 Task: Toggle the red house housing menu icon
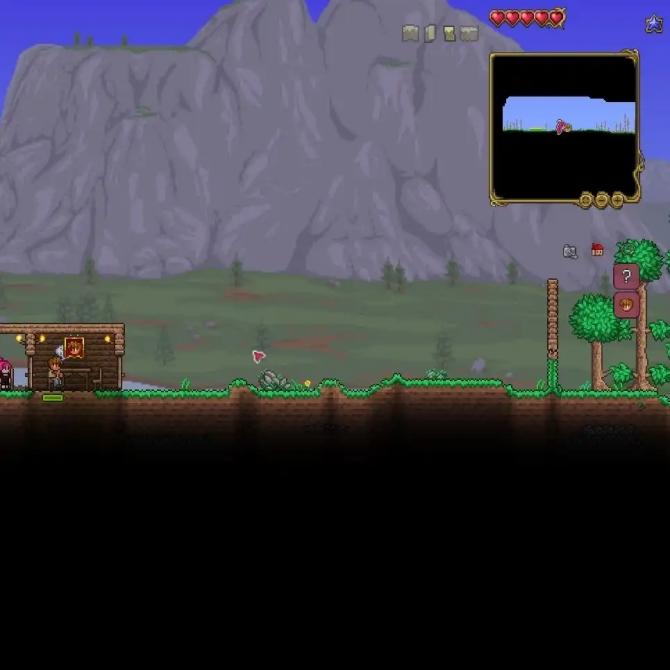tap(598, 250)
